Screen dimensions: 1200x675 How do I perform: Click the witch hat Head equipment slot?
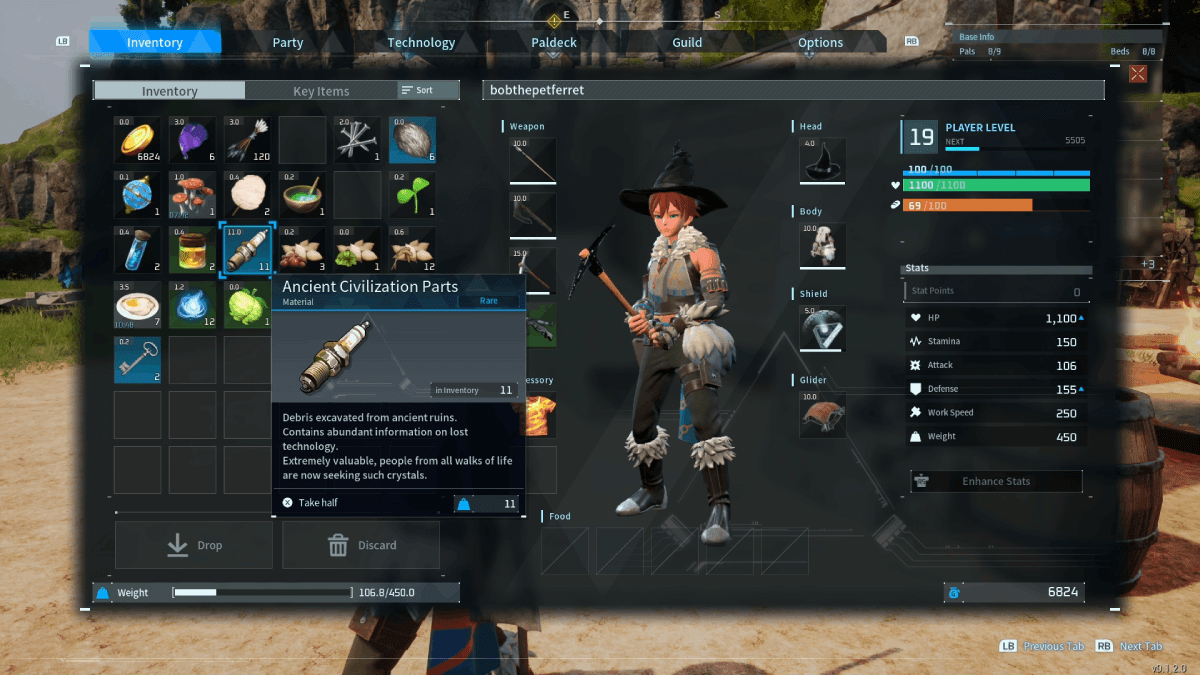[823, 160]
